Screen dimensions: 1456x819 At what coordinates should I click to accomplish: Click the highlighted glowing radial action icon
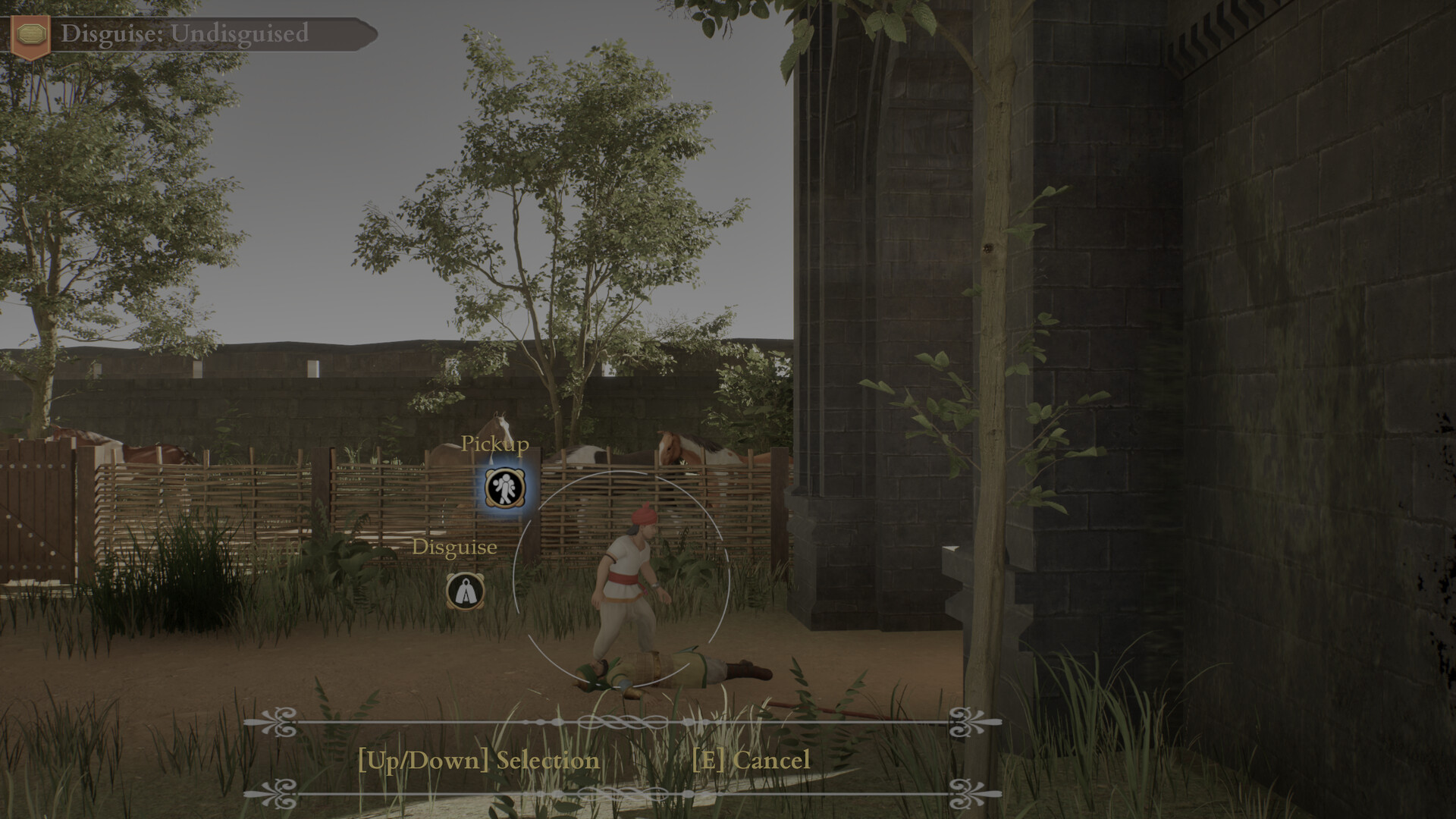[504, 489]
